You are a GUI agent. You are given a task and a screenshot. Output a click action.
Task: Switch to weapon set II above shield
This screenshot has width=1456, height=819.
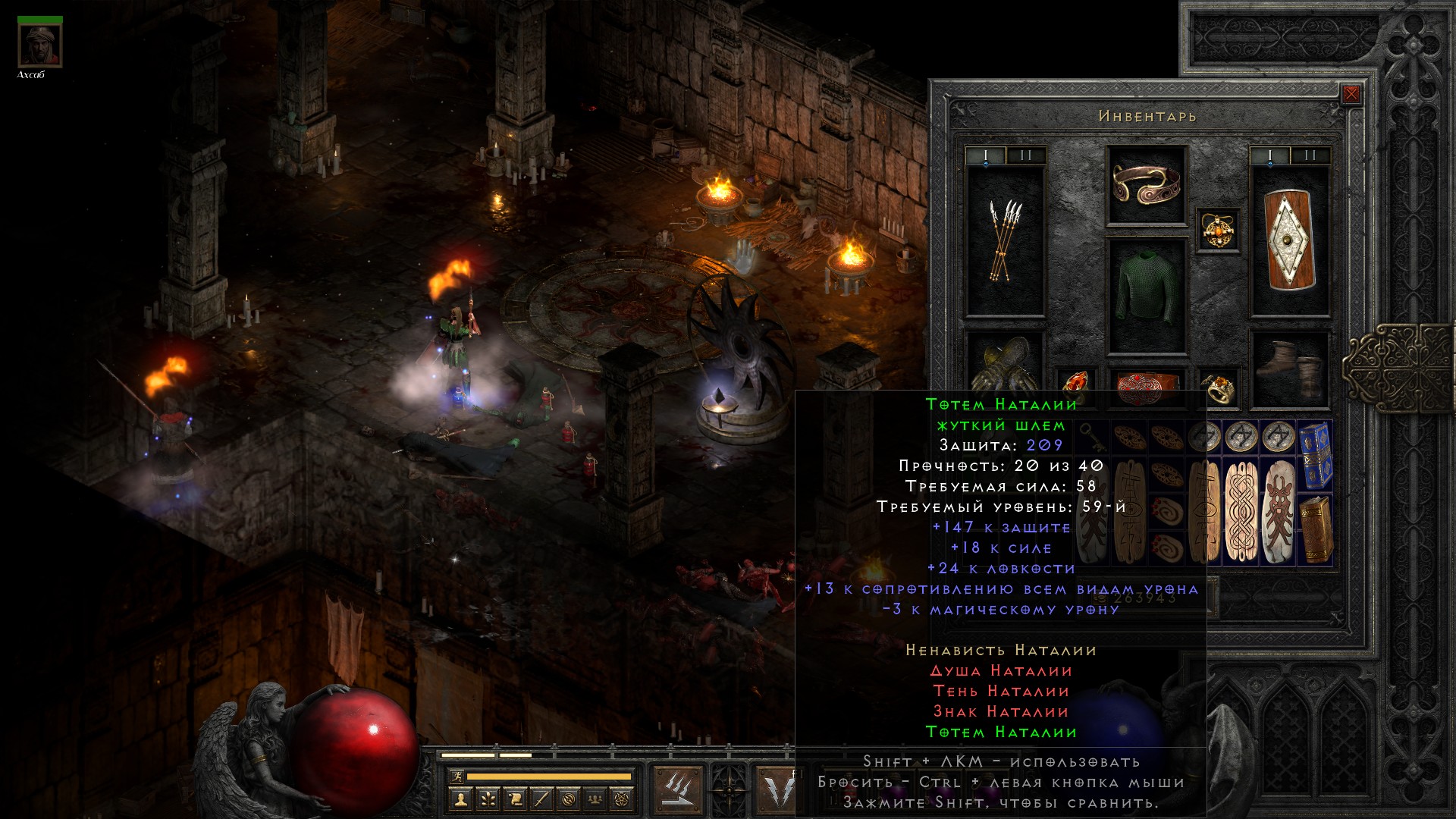click(x=1310, y=156)
